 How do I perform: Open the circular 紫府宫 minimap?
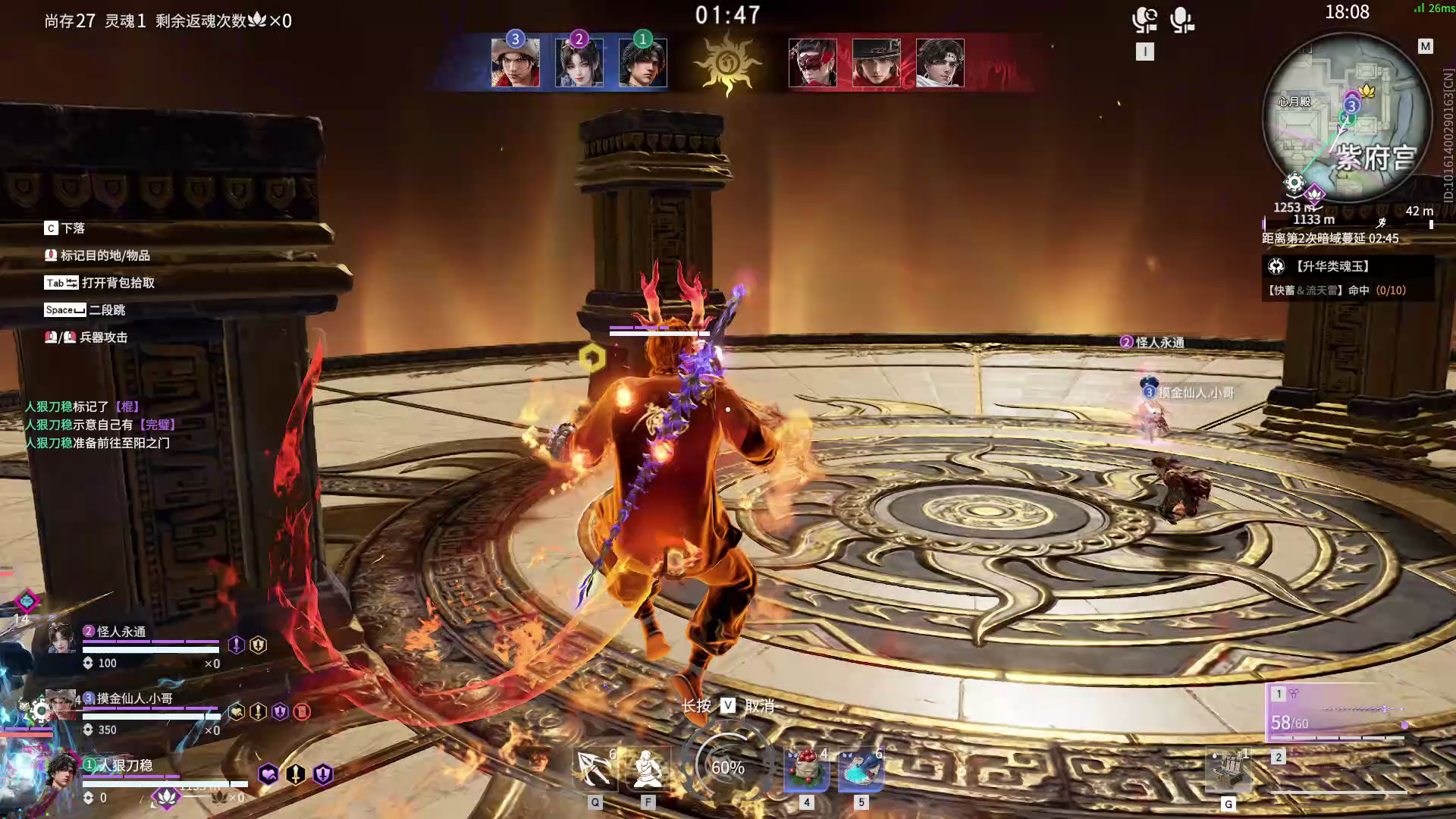1346,118
